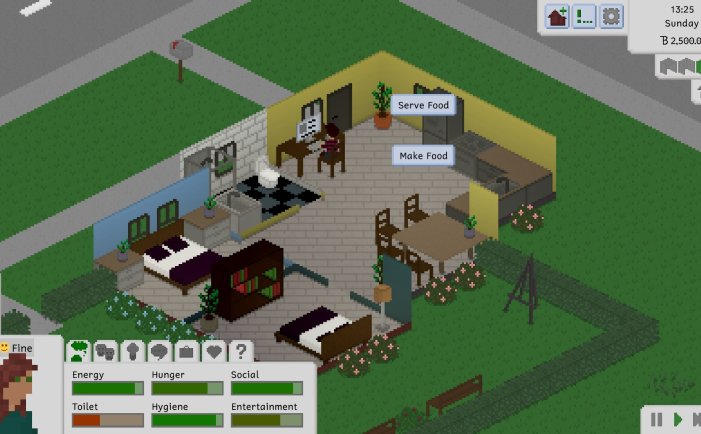Switch to the needs tab with green figure
The height and width of the screenshot is (434, 701).
[79, 351]
